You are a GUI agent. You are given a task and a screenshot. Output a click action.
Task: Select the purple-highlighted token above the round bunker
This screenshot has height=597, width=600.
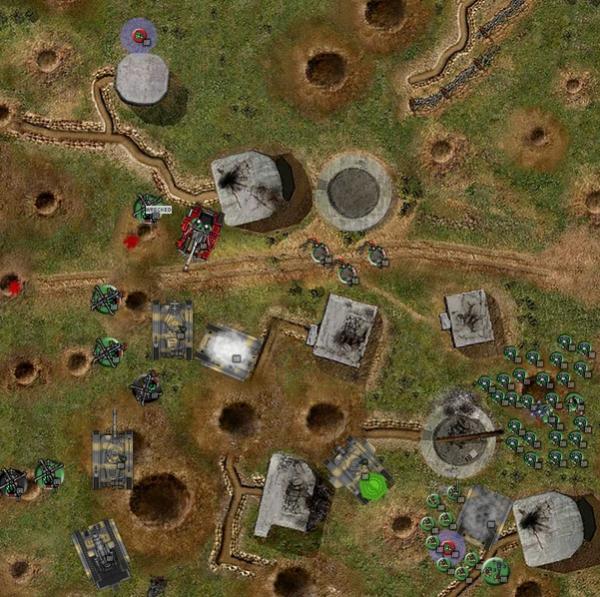(x=139, y=37)
